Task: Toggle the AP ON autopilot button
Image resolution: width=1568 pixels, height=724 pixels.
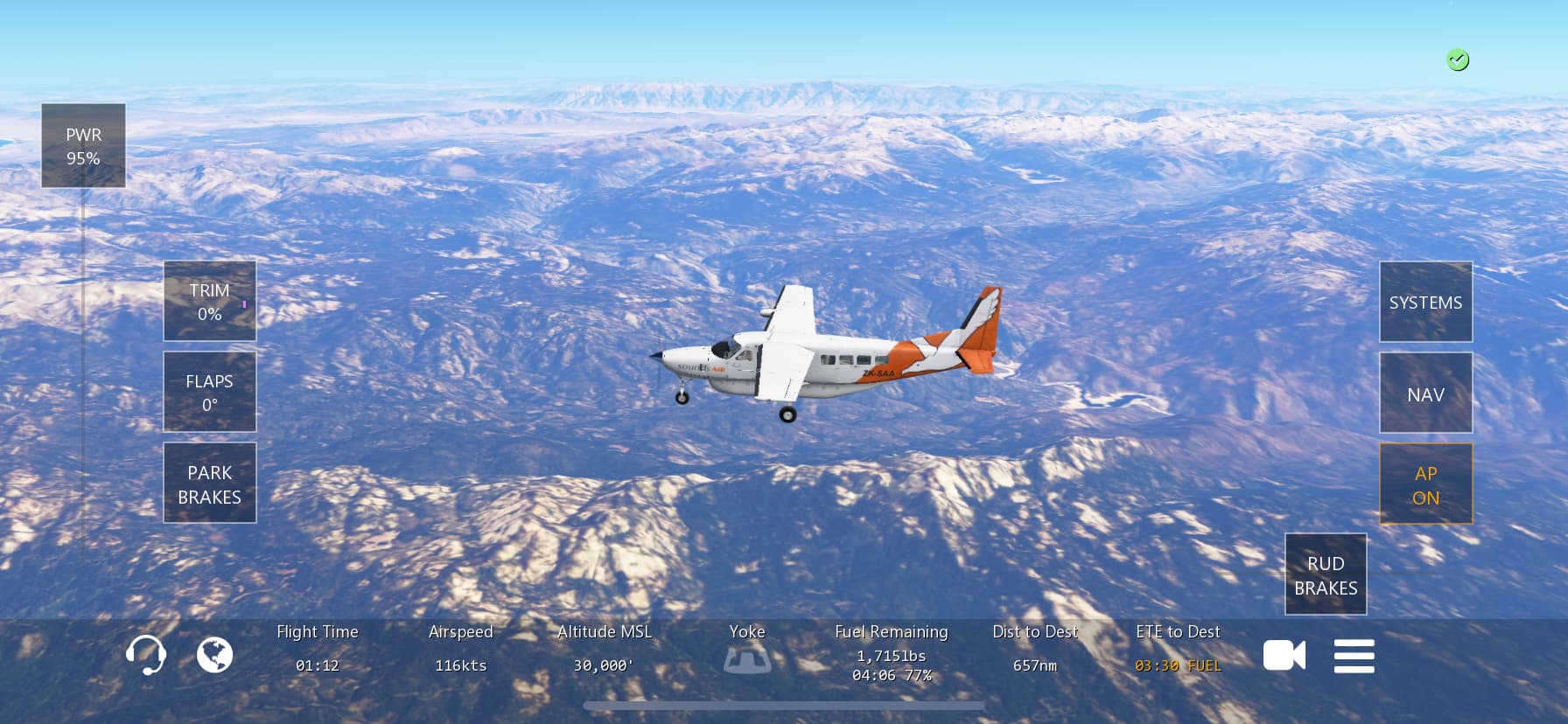Action: [x=1425, y=484]
